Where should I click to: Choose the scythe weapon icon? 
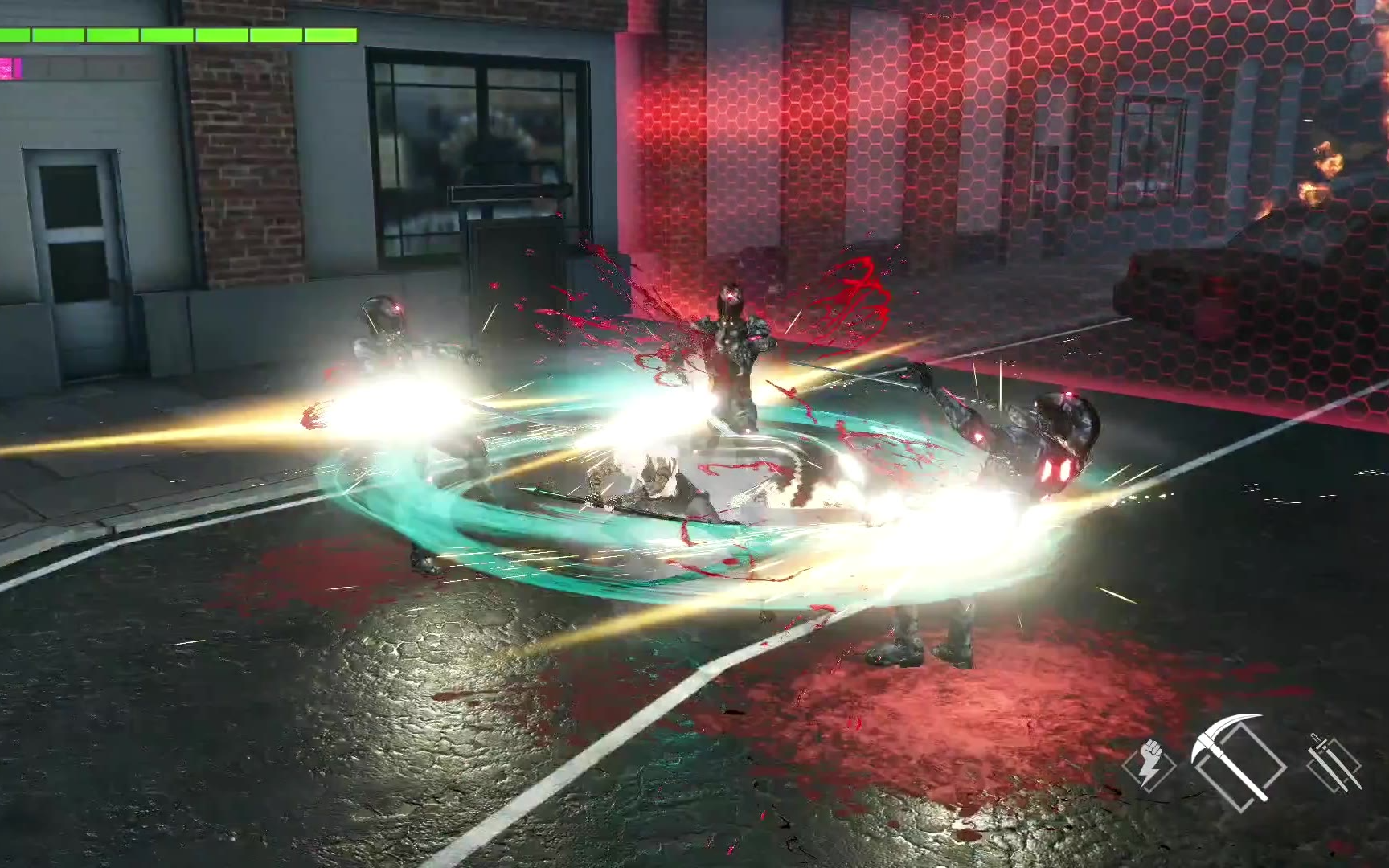tap(1238, 759)
